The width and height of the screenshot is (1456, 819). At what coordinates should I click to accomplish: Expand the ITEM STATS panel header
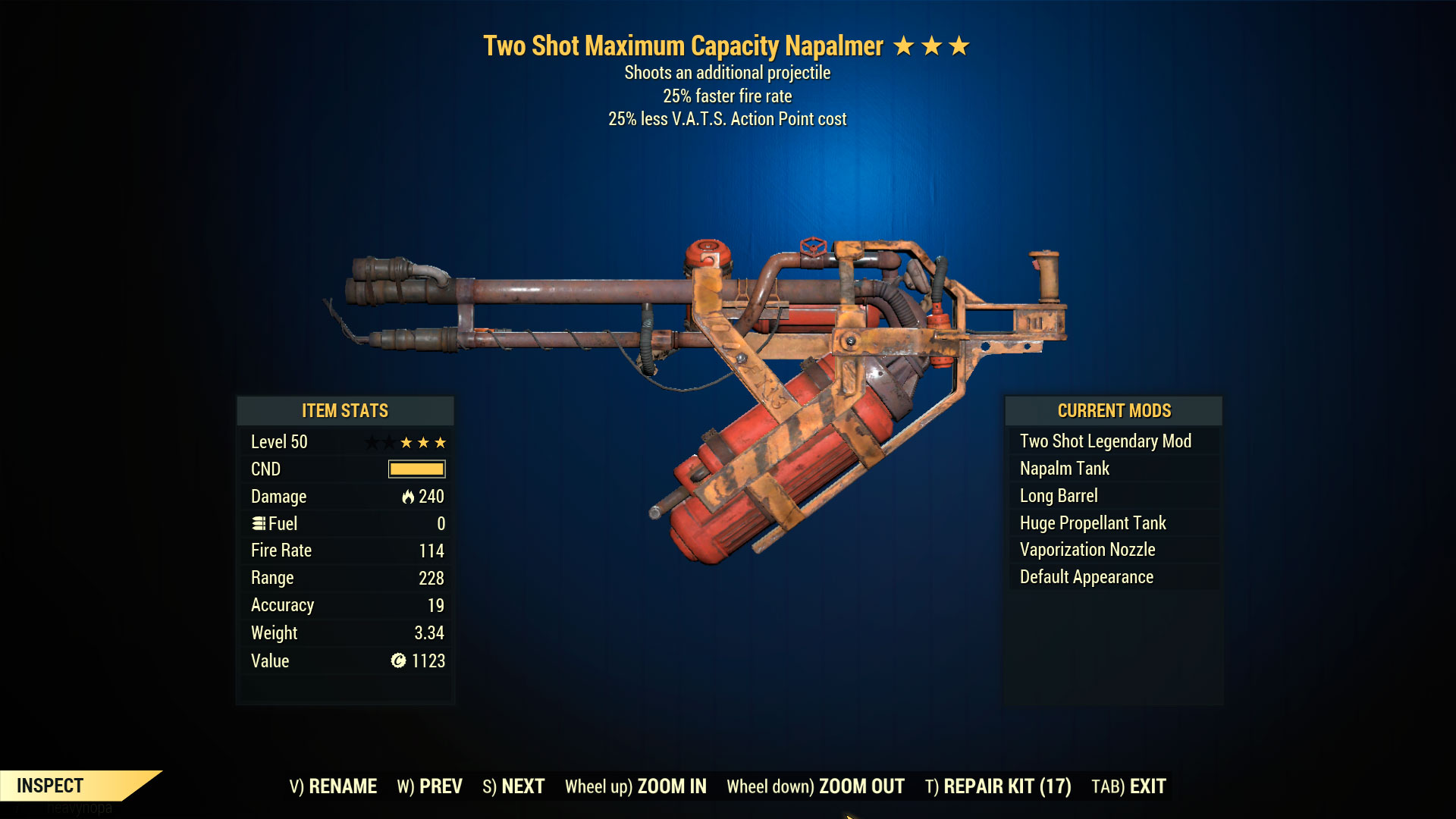click(345, 411)
